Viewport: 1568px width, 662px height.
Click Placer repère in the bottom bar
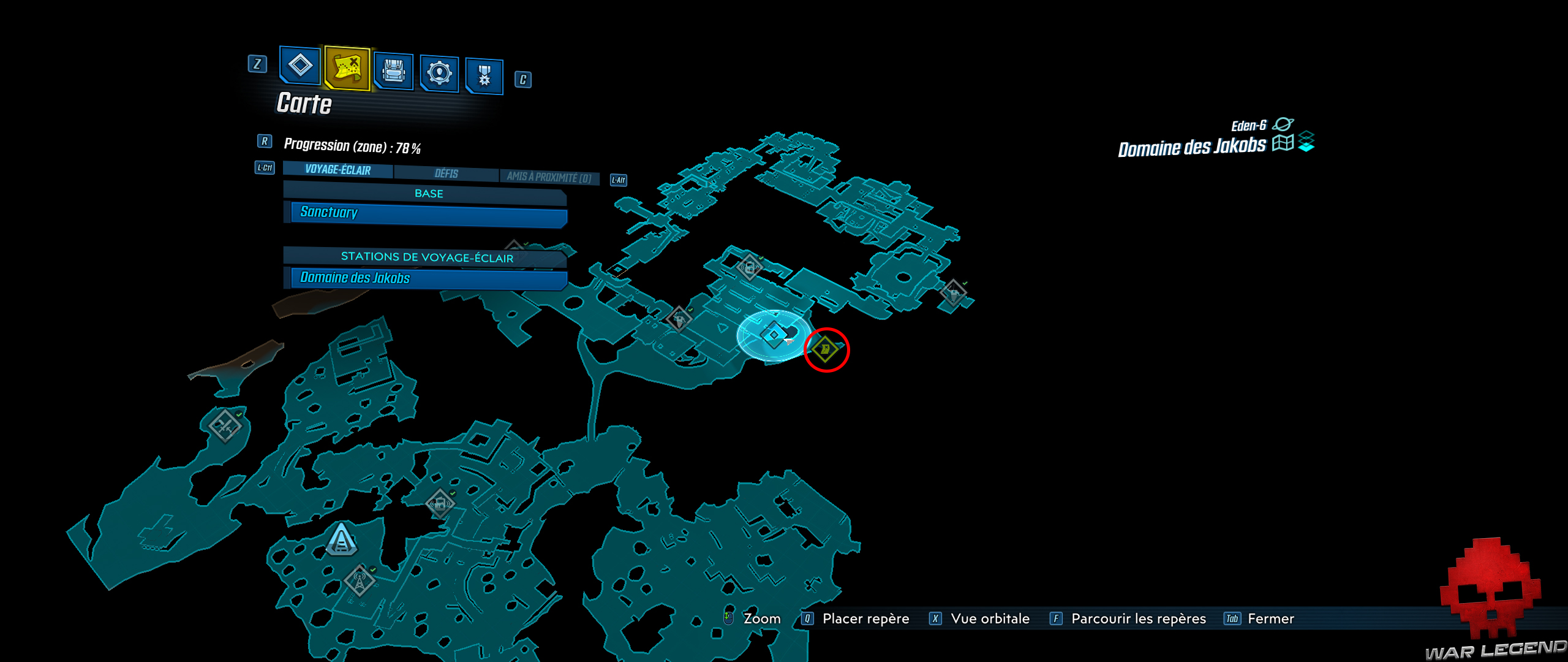[867, 618]
